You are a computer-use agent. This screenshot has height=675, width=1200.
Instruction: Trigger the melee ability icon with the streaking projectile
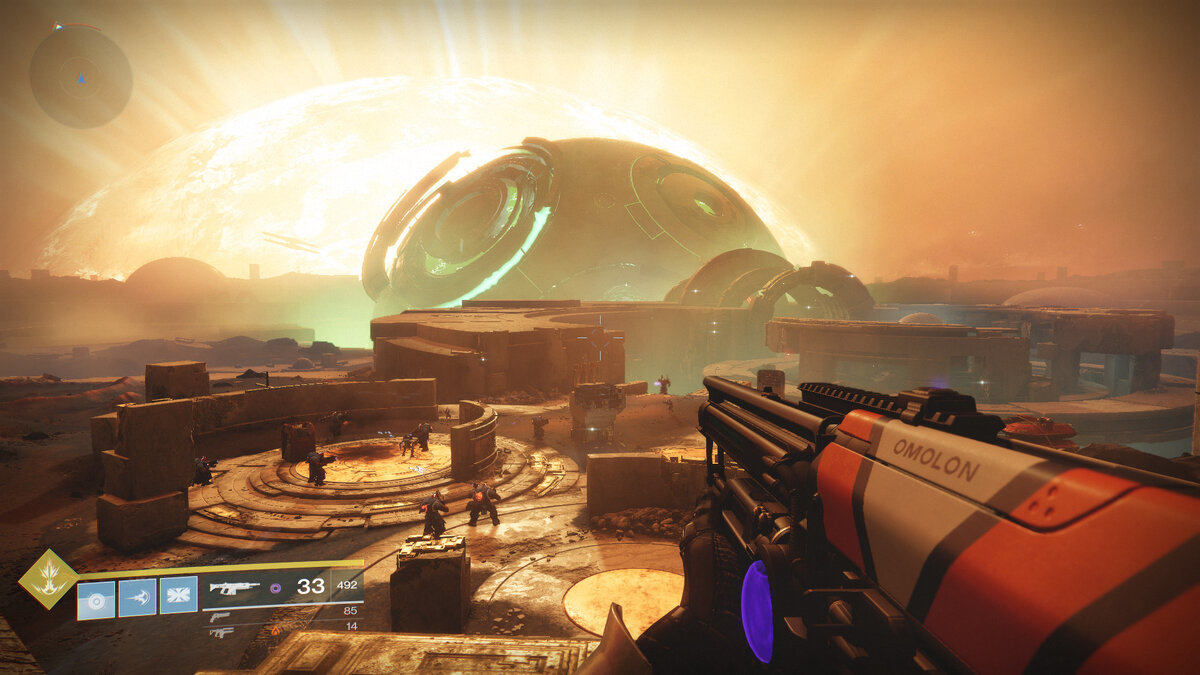point(137,597)
